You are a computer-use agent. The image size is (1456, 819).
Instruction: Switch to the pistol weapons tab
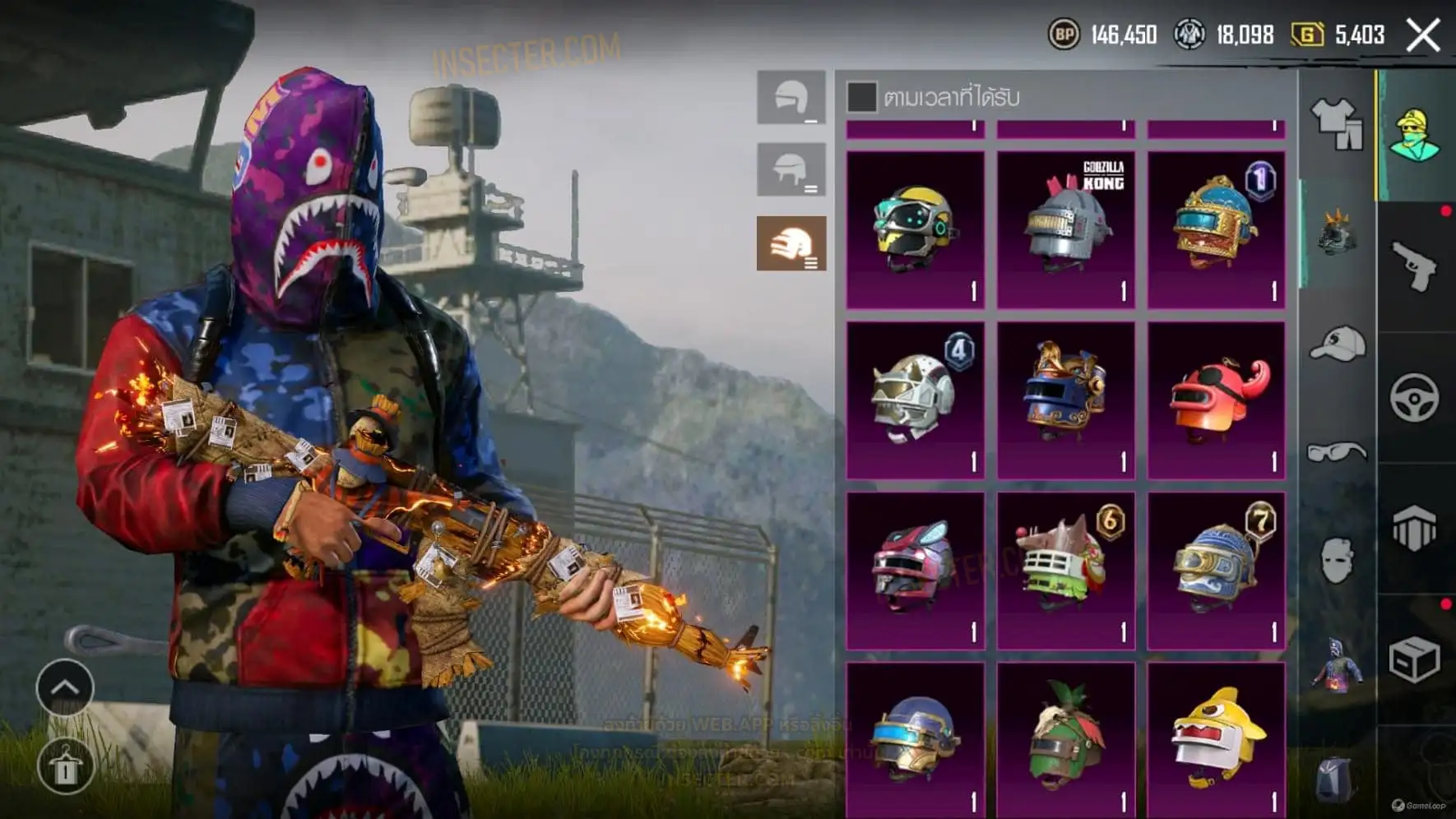coord(1415,266)
